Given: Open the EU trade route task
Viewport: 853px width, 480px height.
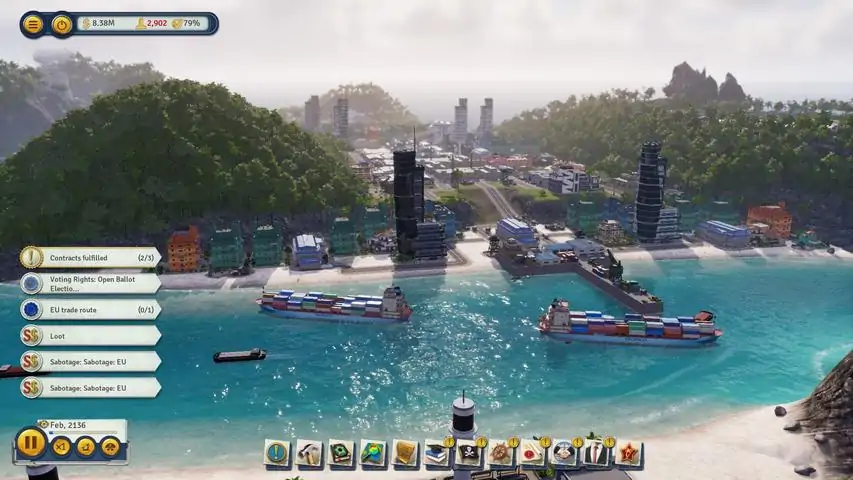Looking at the screenshot, I should pyautogui.click(x=90, y=309).
